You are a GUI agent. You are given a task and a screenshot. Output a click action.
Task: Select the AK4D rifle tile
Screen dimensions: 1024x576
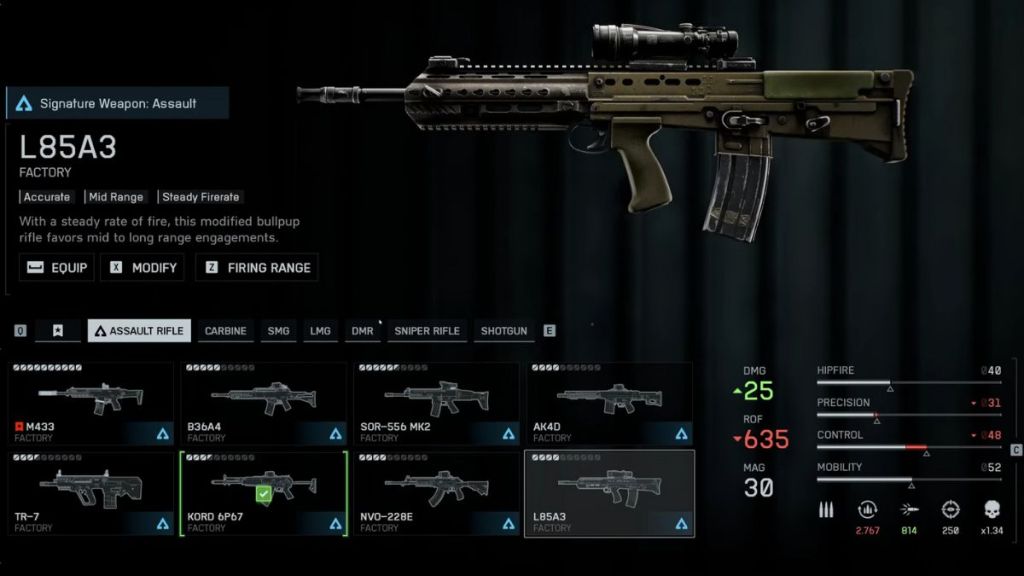click(x=609, y=404)
